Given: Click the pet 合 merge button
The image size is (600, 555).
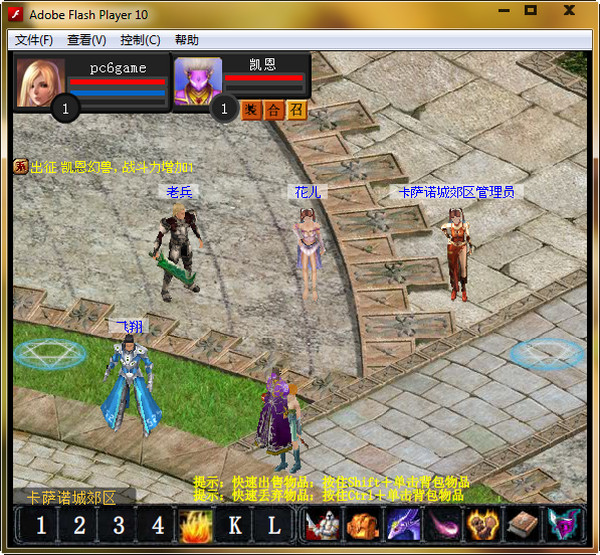Looking at the screenshot, I should (x=274, y=110).
